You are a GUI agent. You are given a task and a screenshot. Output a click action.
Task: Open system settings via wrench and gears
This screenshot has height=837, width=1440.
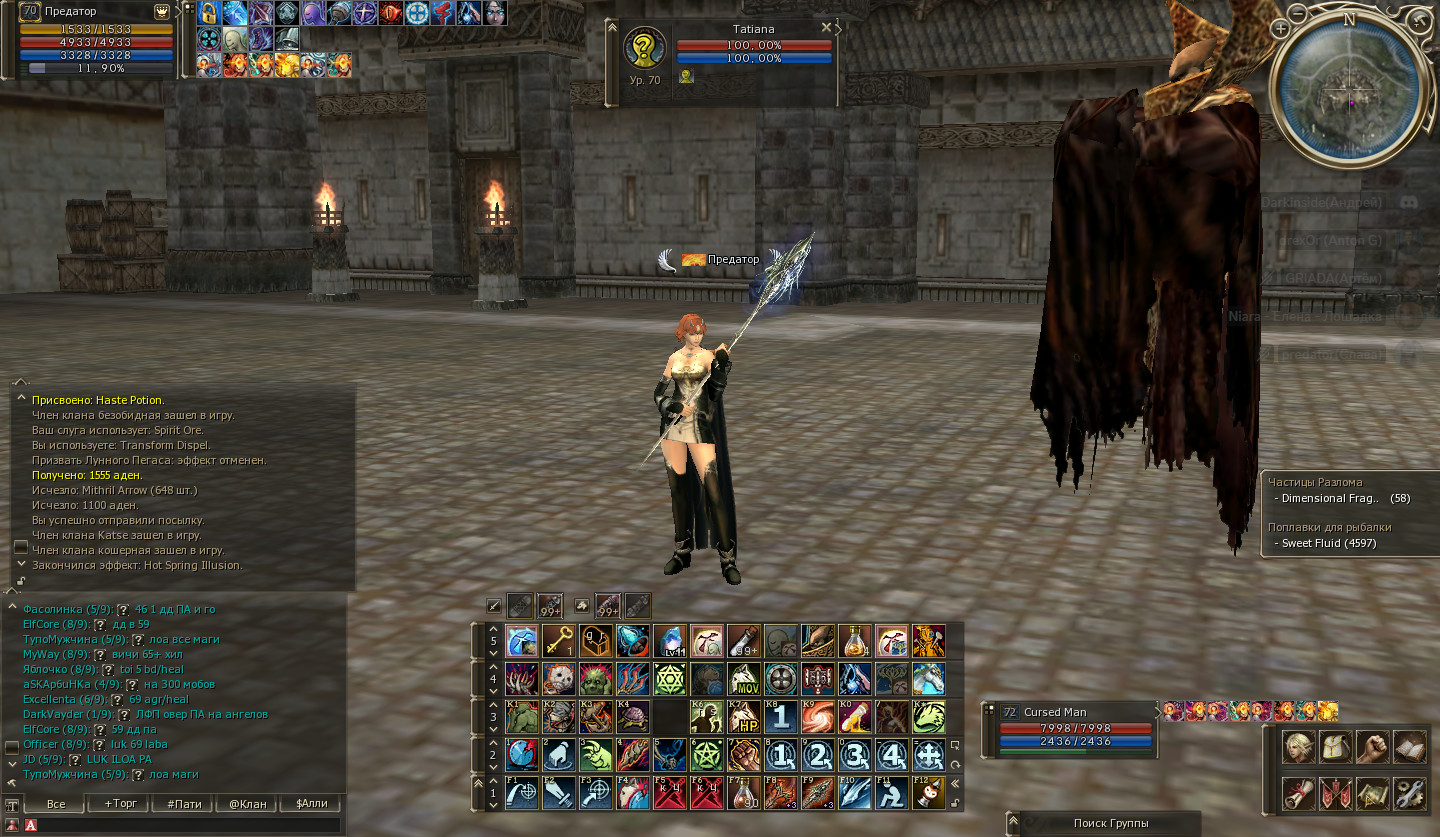[x=1408, y=794]
